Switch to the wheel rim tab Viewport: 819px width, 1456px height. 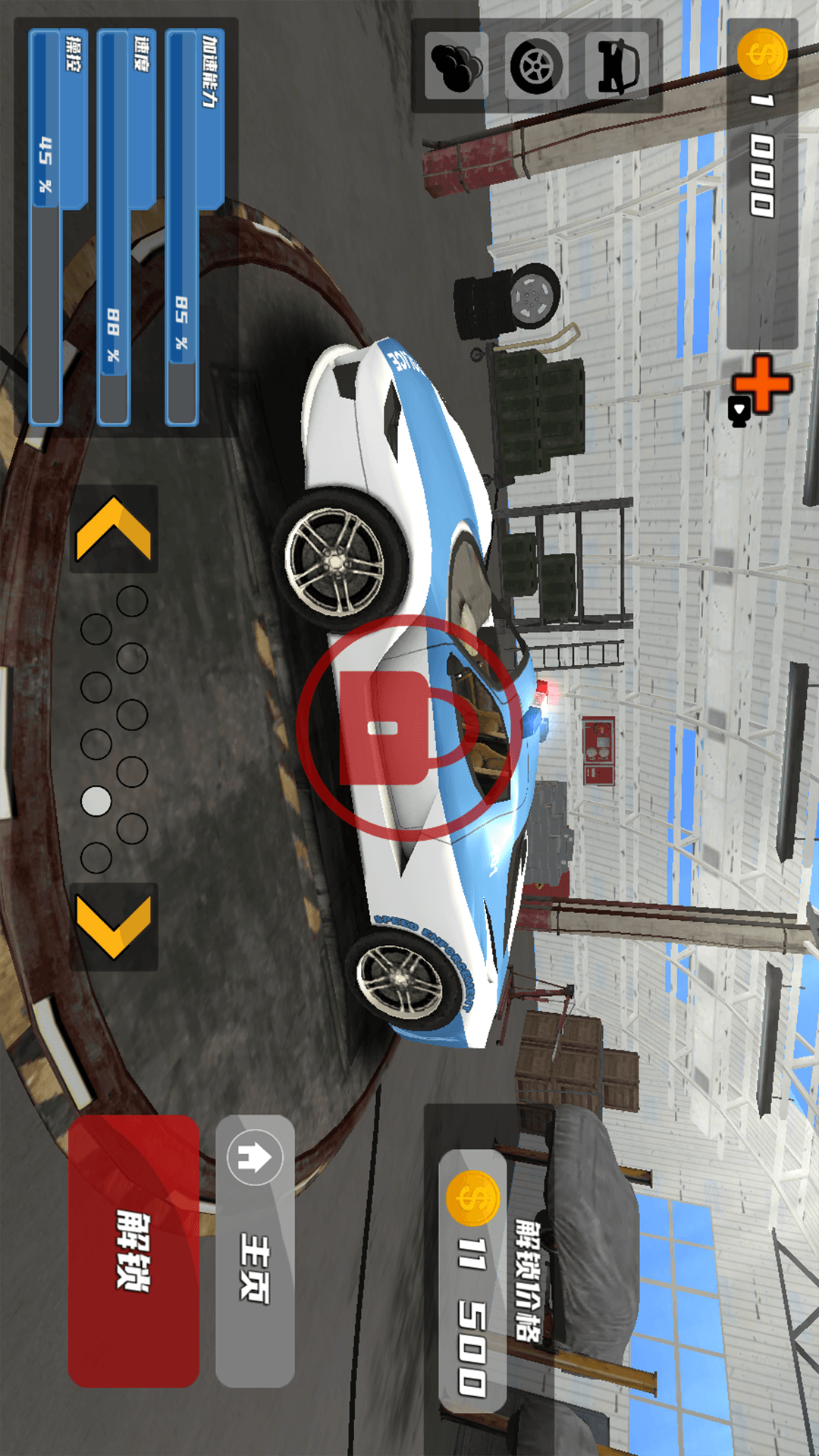click(x=536, y=66)
